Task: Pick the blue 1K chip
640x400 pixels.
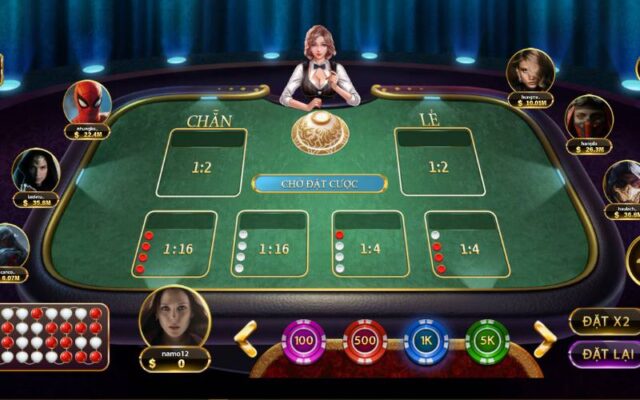Action: pos(426,341)
